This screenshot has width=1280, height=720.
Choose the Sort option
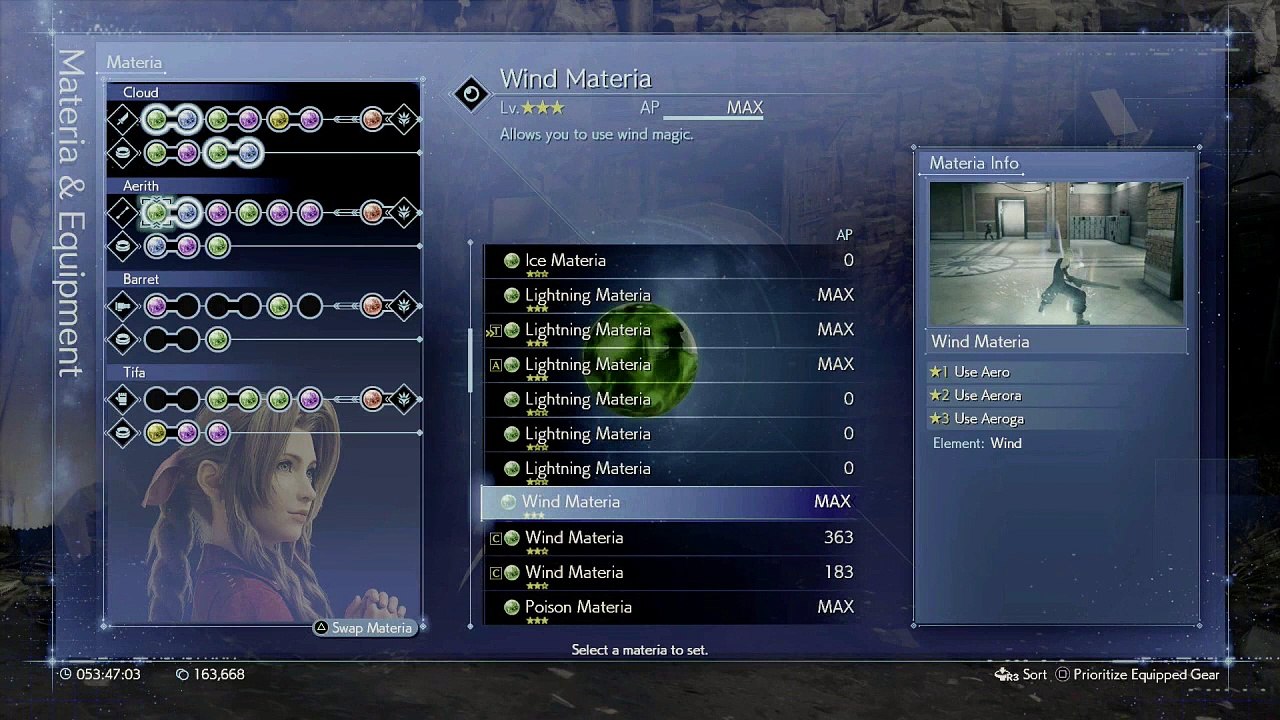coord(1022,675)
